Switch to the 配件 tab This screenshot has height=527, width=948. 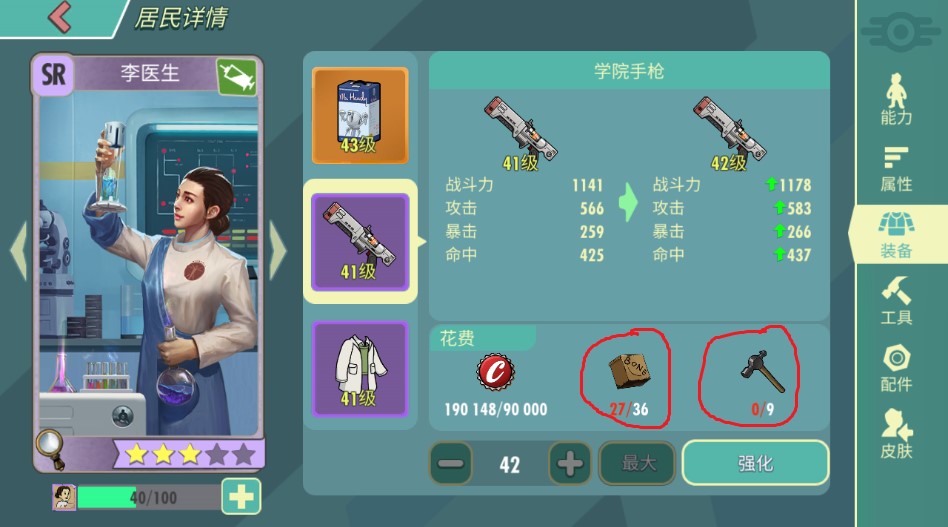click(x=896, y=368)
